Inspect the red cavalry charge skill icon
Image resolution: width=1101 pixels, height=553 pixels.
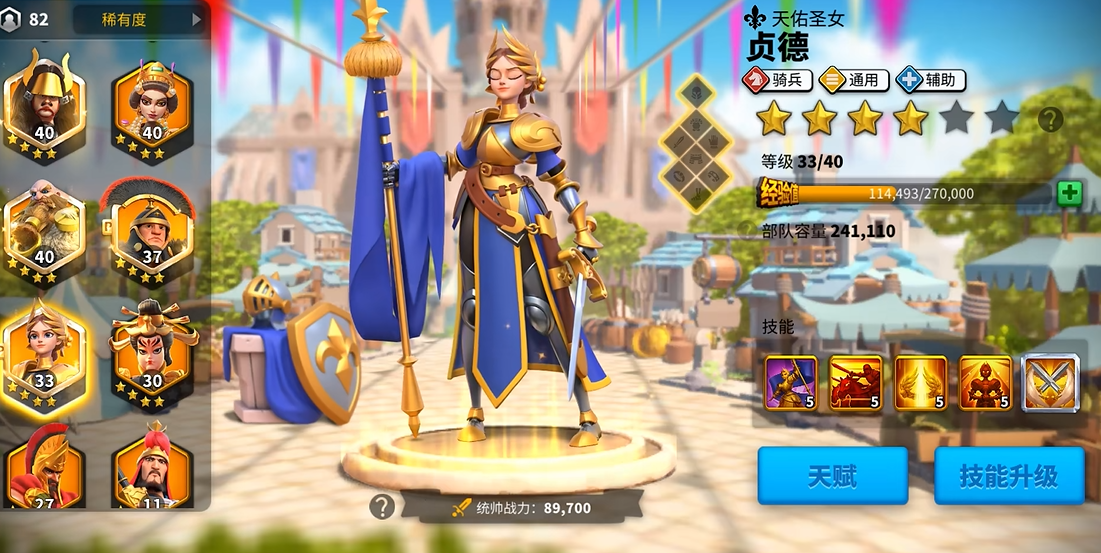(856, 383)
